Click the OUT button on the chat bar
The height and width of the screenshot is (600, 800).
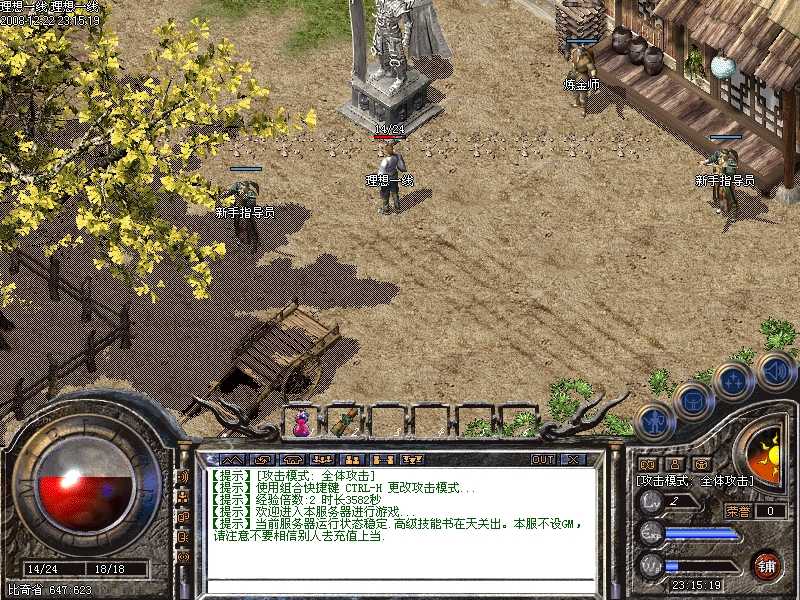pyautogui.click(x=542, y=459)
